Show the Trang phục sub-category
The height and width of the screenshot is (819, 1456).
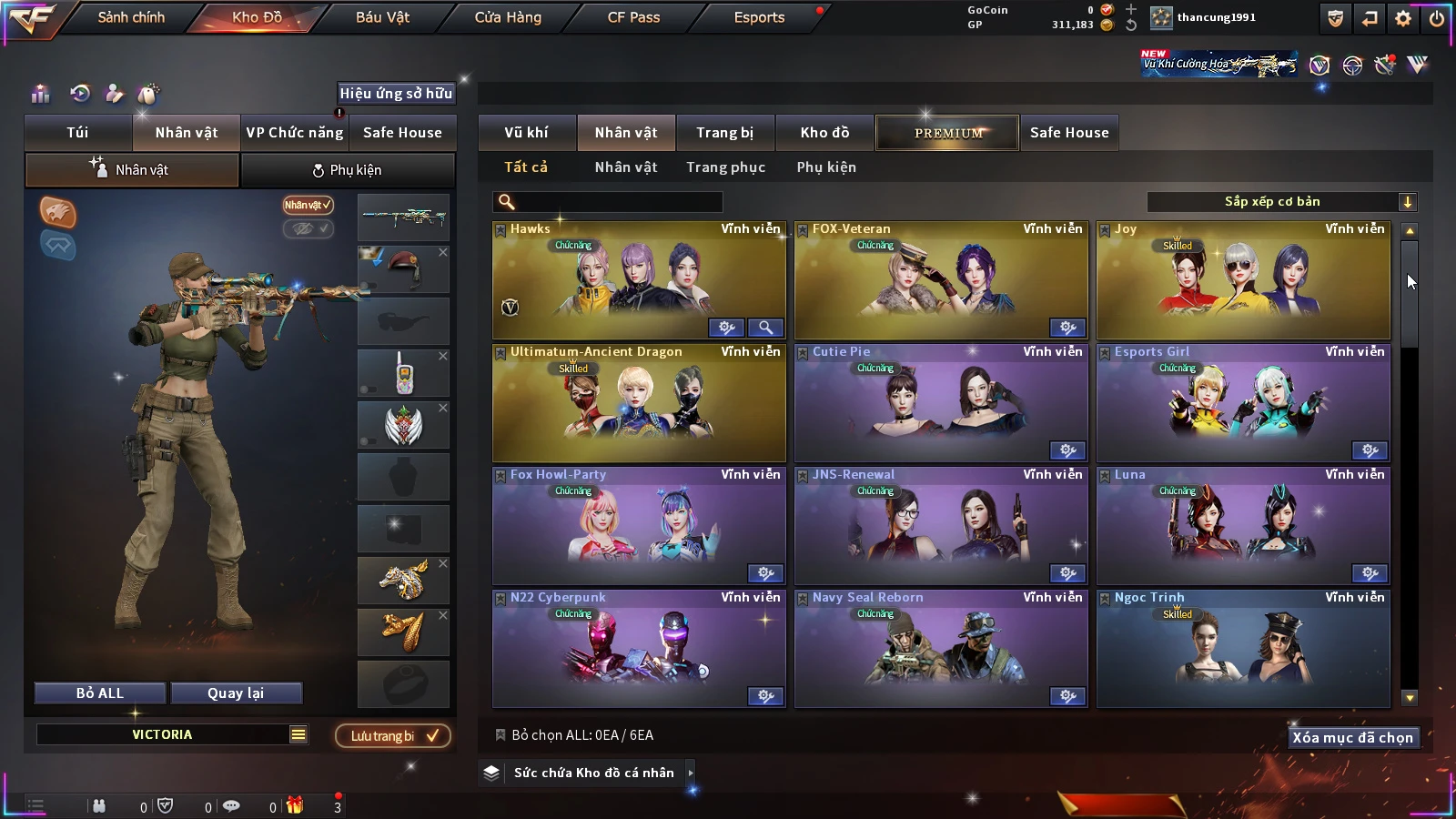[x=725, y=167]
